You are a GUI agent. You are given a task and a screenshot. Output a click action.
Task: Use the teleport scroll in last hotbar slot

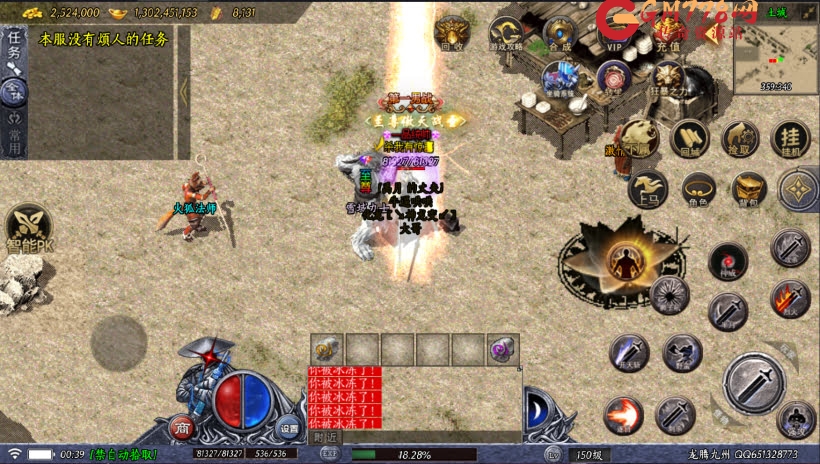pos(501,349)
